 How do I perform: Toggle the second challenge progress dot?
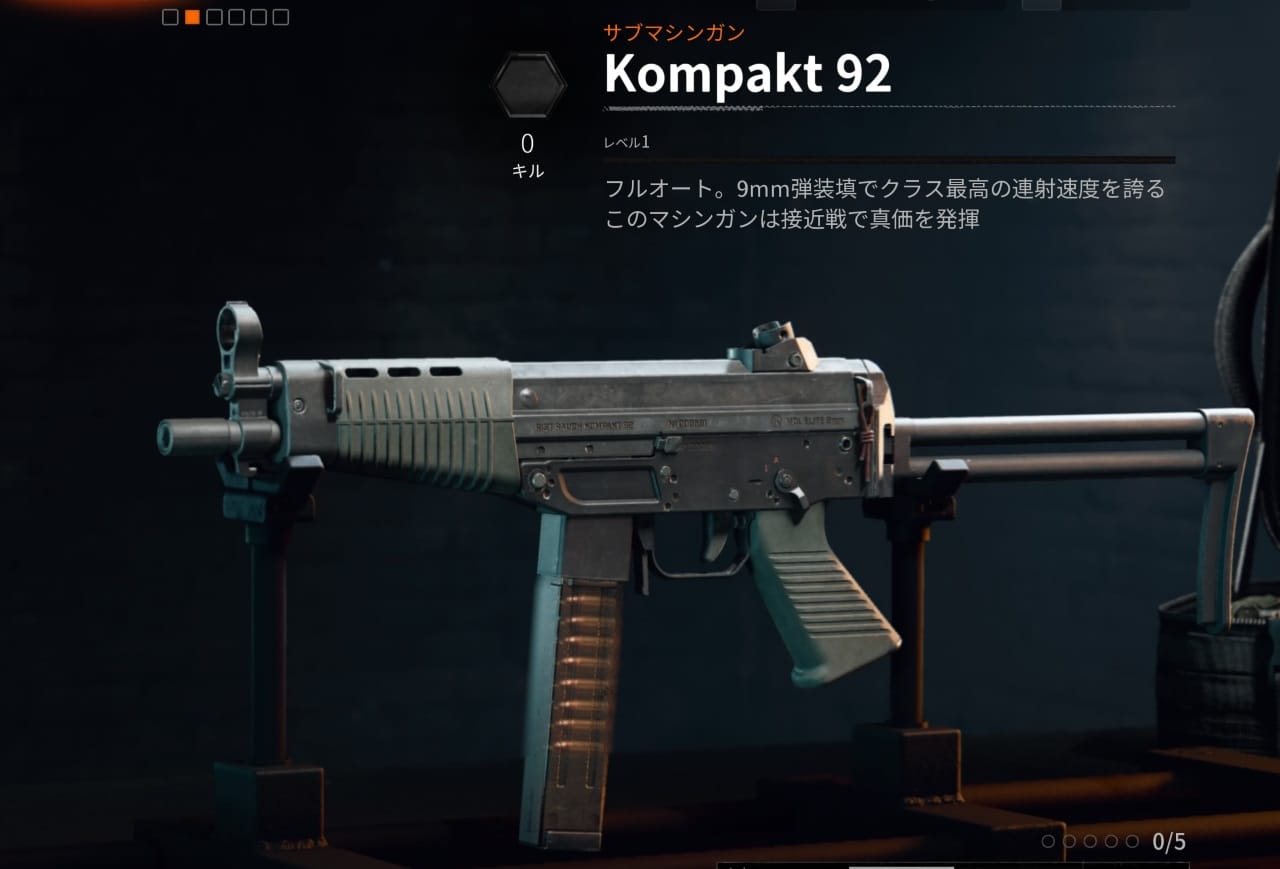1070,841
